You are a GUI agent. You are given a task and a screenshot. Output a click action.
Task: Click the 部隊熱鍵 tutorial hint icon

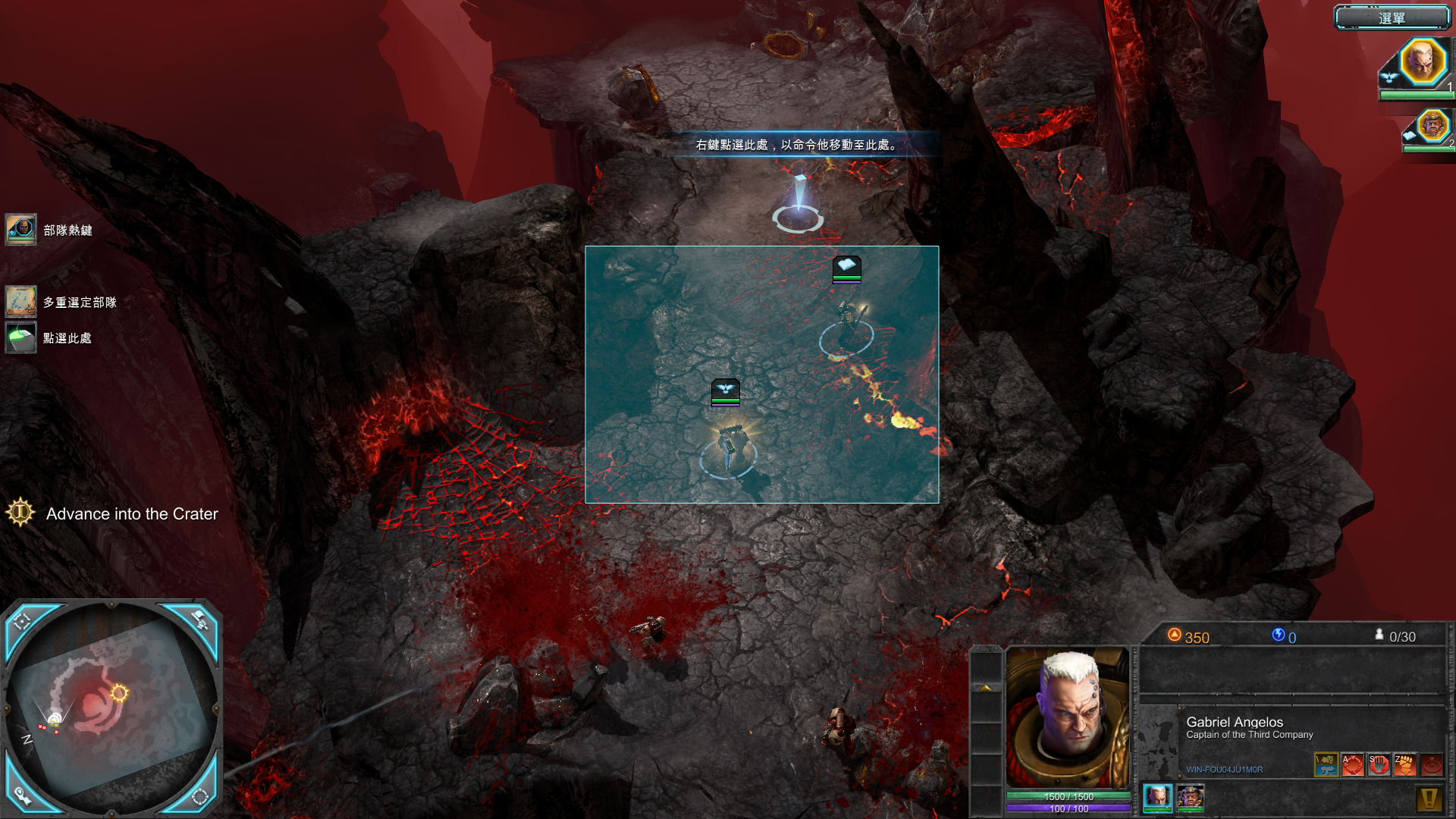click(x=20, y=230)
